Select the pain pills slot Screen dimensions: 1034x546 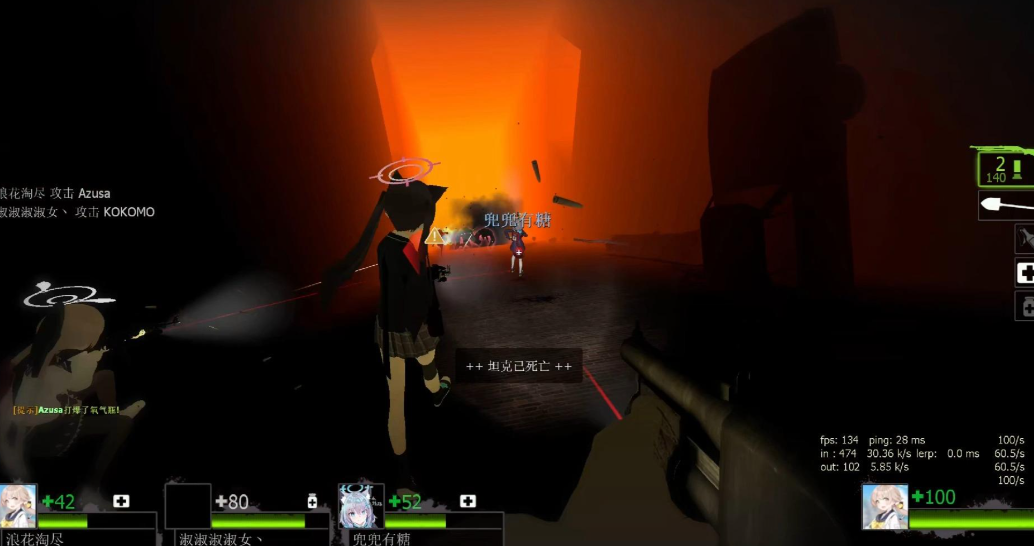pos(1025,306)
